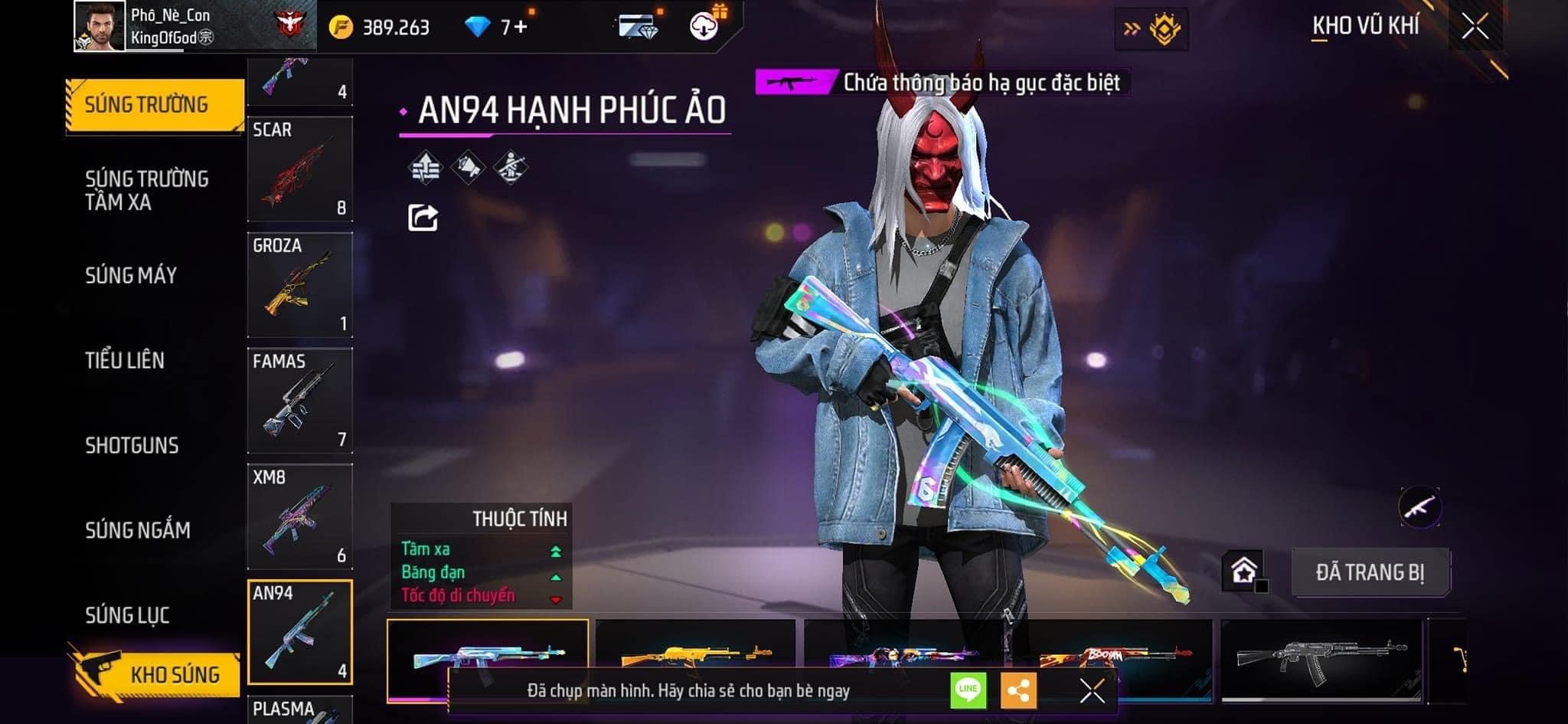
Task: Choose the SCAR weapon tile
Action: [300, 169]
